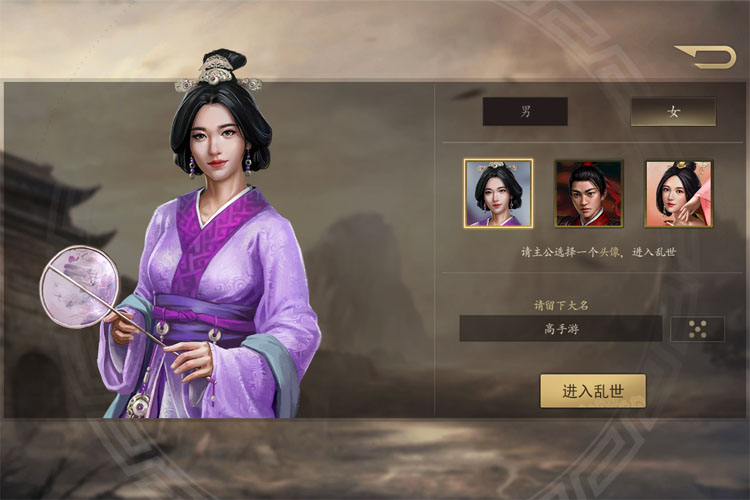
Task: Pick the red-robed man portrait
Action: tap(589, 193)
